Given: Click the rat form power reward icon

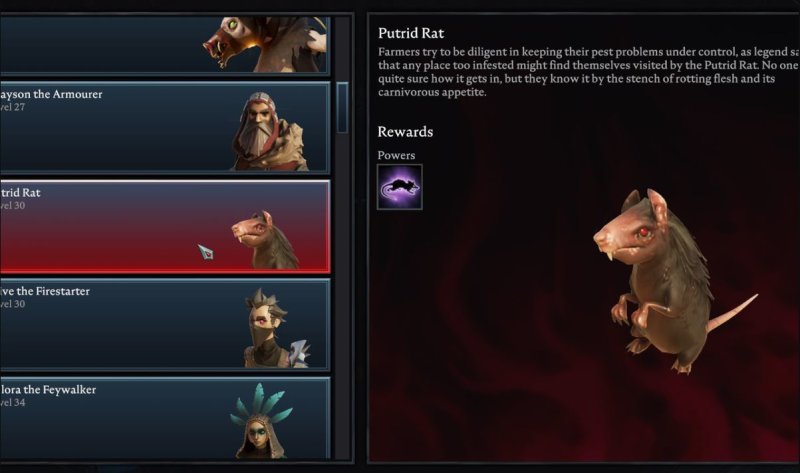Looking at the screenshot, I should (x=399, y=187).
